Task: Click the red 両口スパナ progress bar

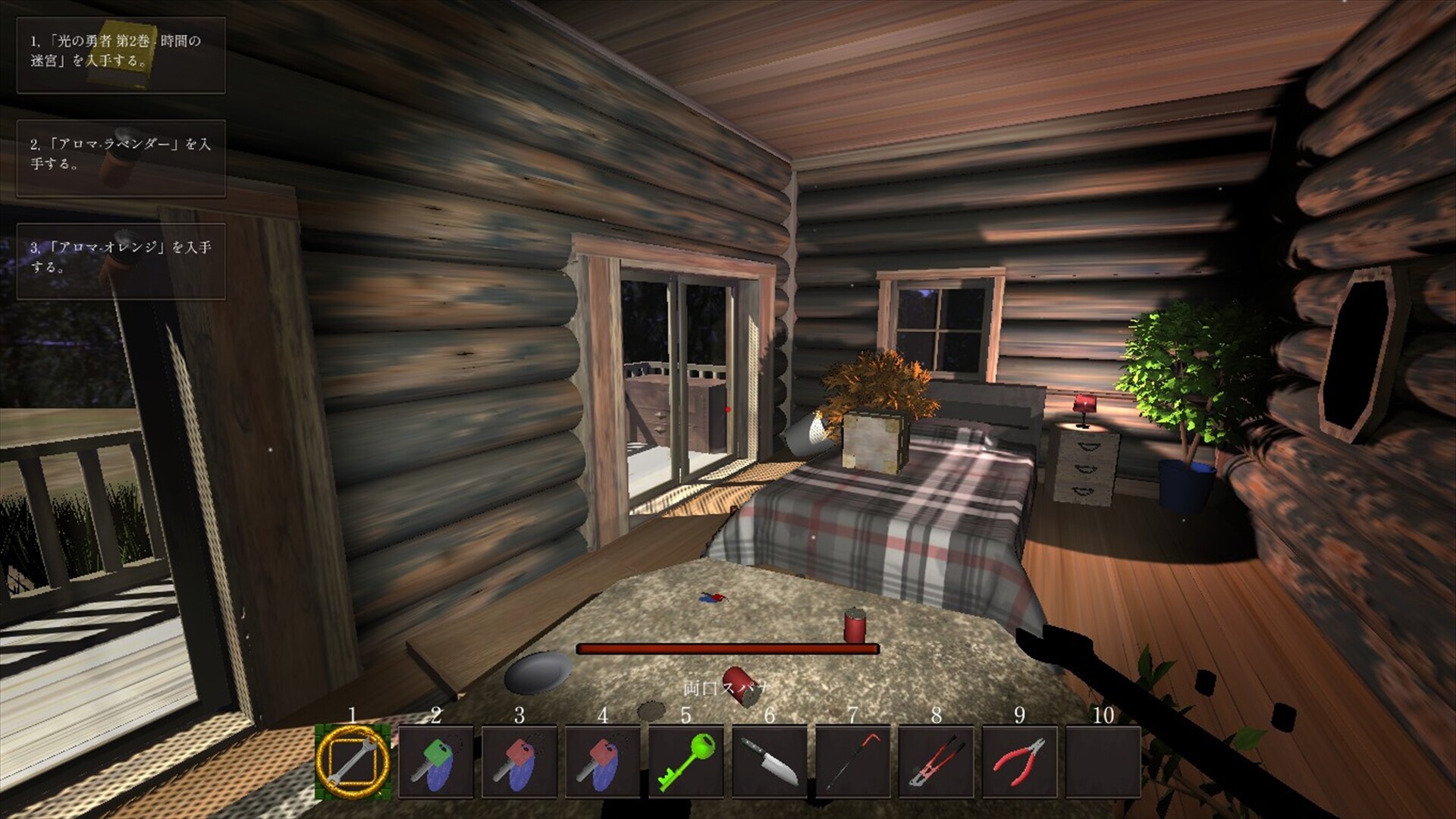Action: tap(726, 647)
